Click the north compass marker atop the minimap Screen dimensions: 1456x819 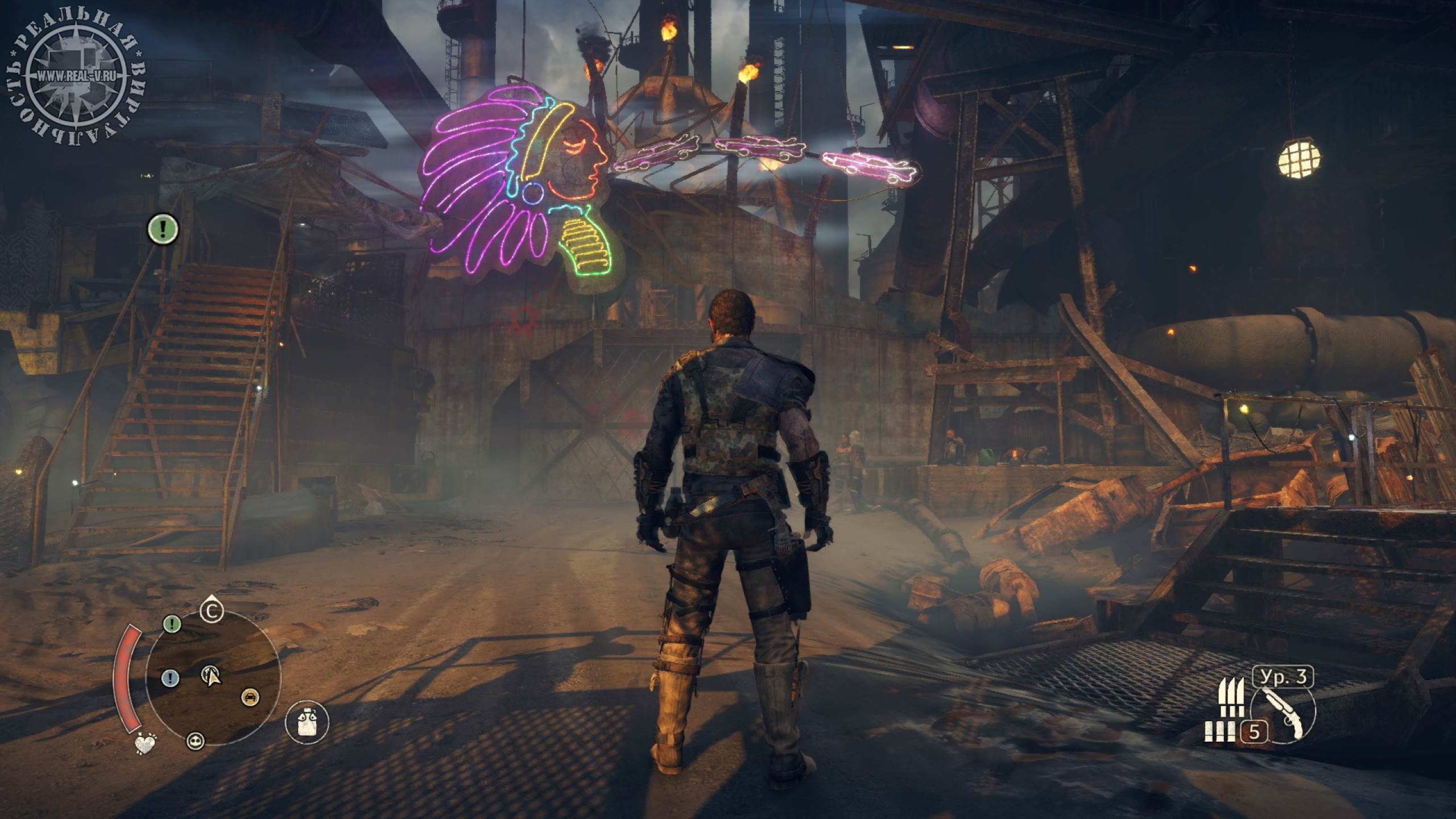pos(212,612)
